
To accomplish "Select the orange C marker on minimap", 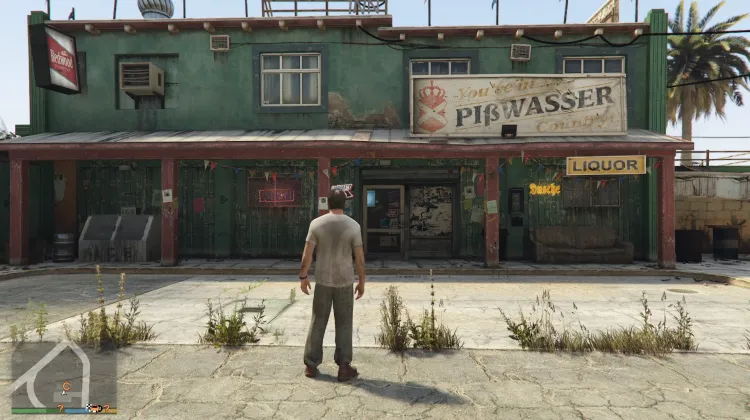I will (x=68, y=386).
